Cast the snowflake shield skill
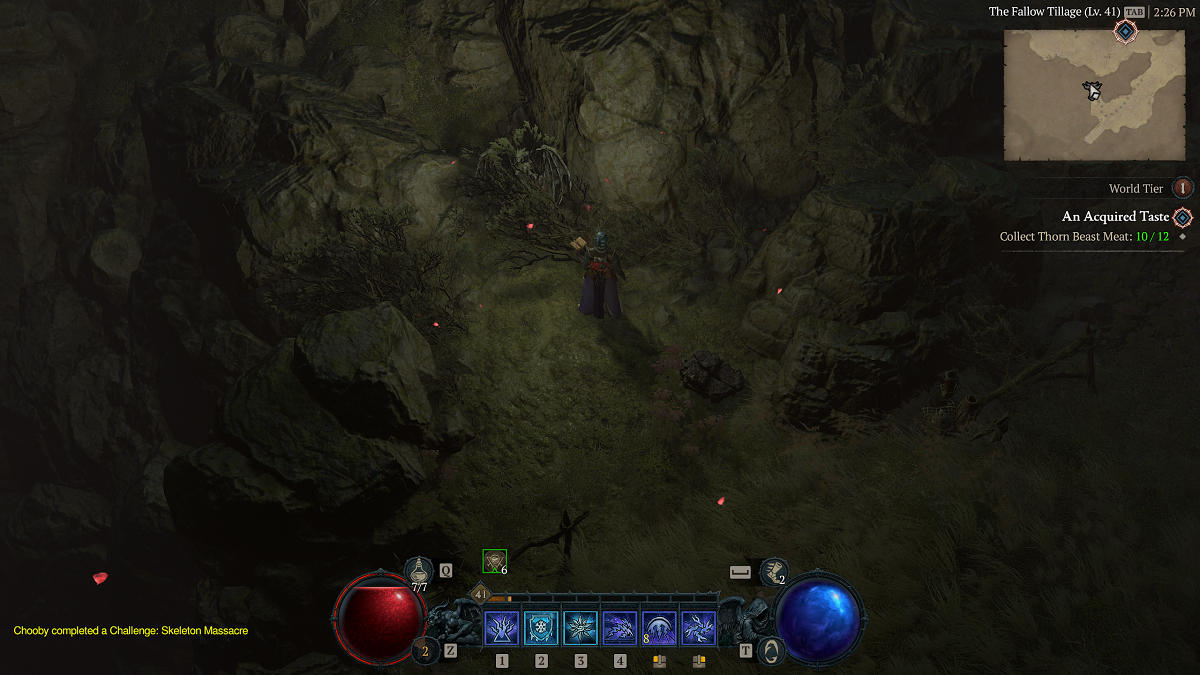 (x=541, y=629)
